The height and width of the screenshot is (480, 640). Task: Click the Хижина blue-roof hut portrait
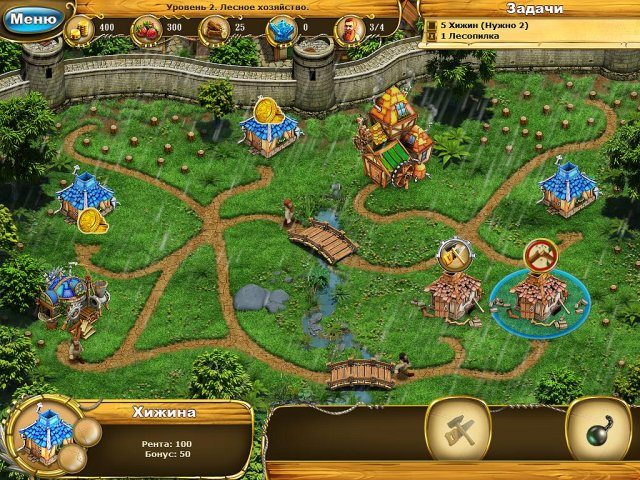(45, 435)
